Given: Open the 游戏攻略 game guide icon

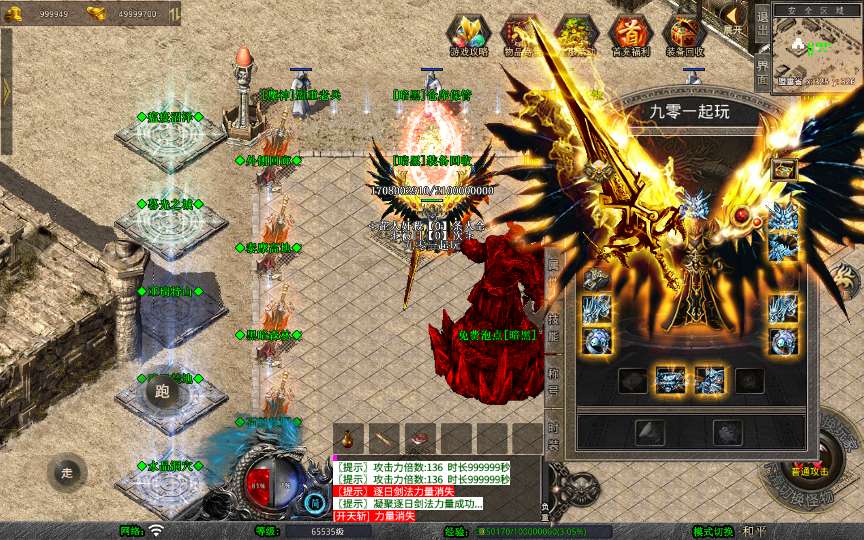Looking at the screenshot, I should click(469, 35).
